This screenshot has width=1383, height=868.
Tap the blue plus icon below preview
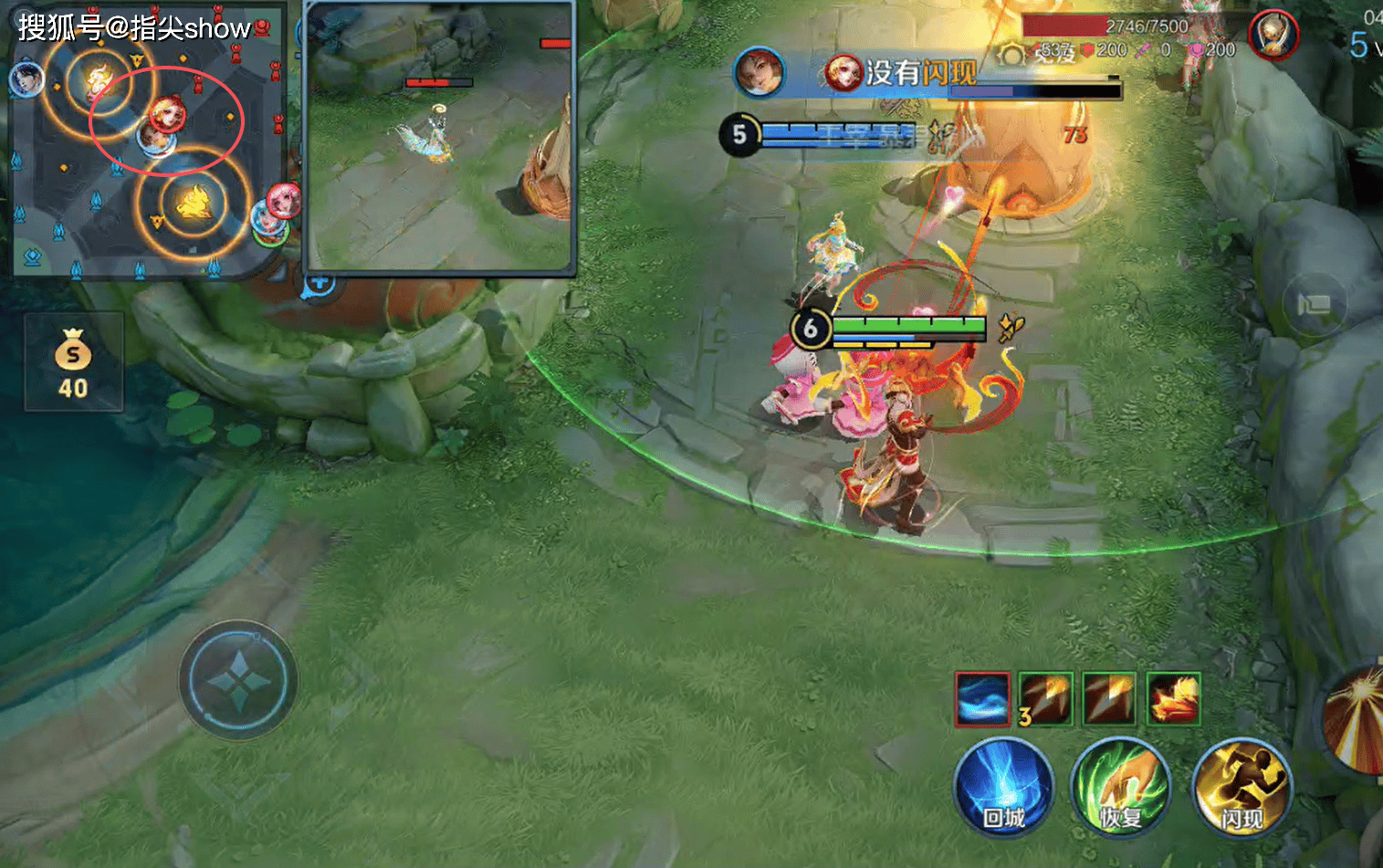[x=319, y=282]
